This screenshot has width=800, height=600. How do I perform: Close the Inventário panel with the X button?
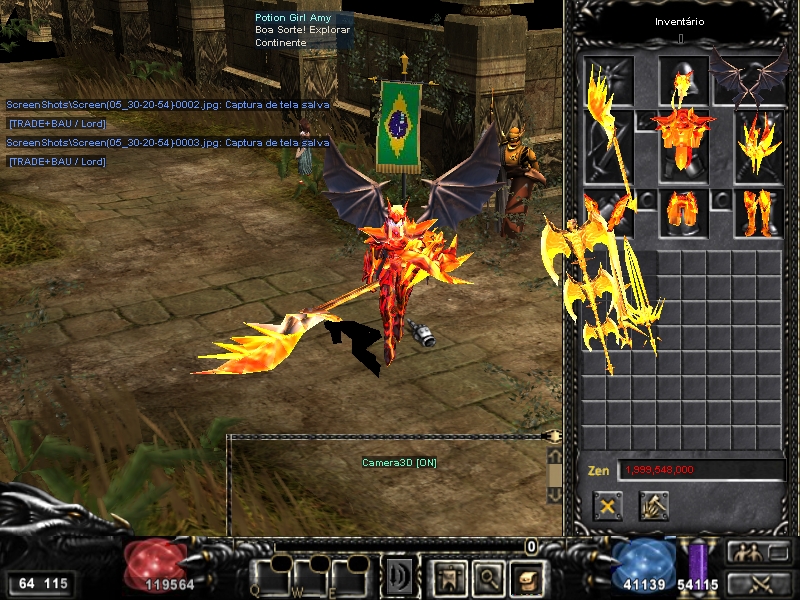point(607,506)
